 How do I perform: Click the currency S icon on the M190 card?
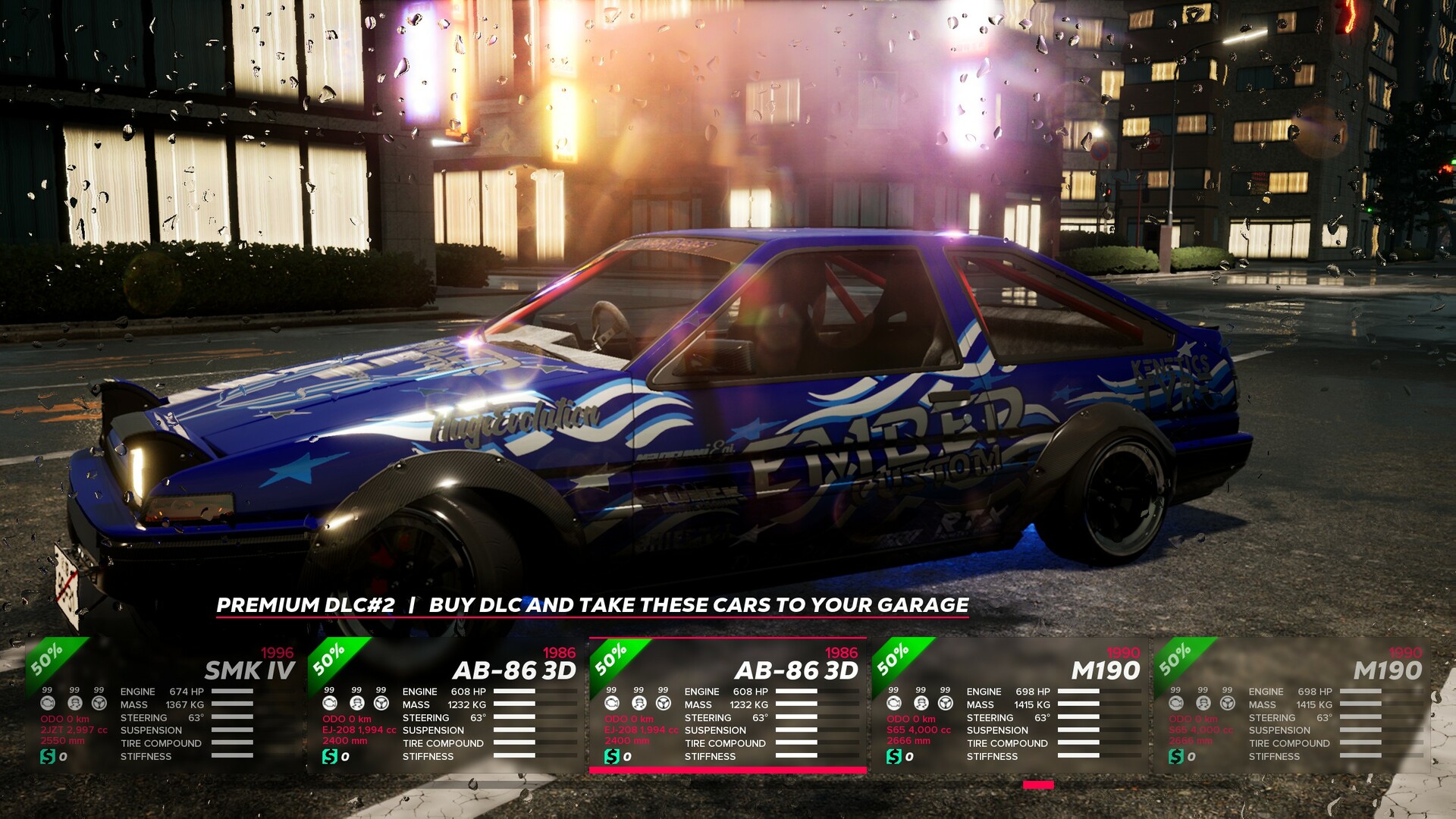(x=893, y=755)
